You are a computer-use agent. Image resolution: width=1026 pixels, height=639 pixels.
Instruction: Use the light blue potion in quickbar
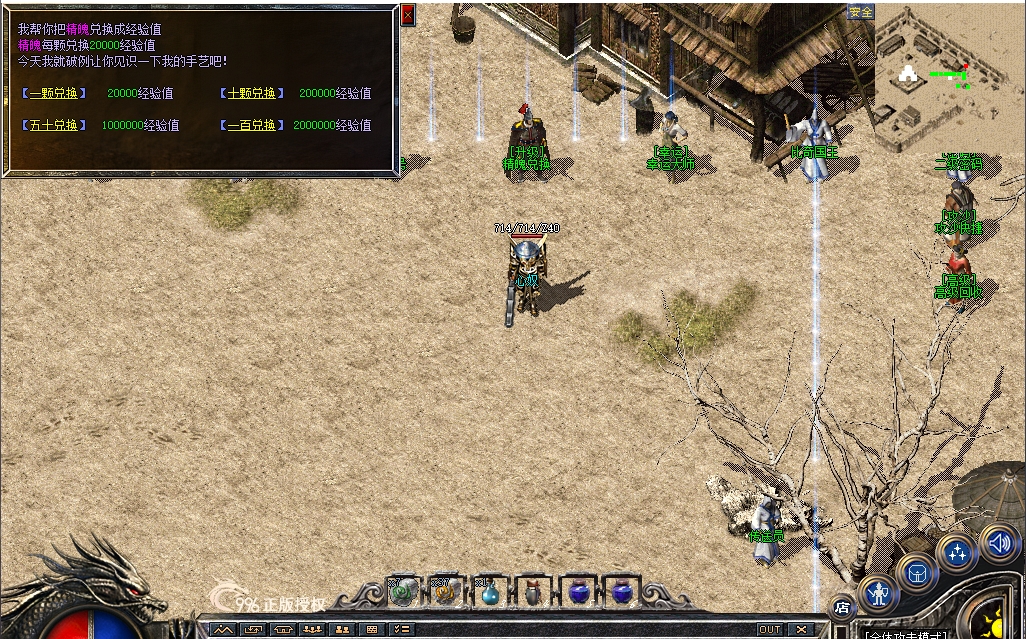pos(490,593)
